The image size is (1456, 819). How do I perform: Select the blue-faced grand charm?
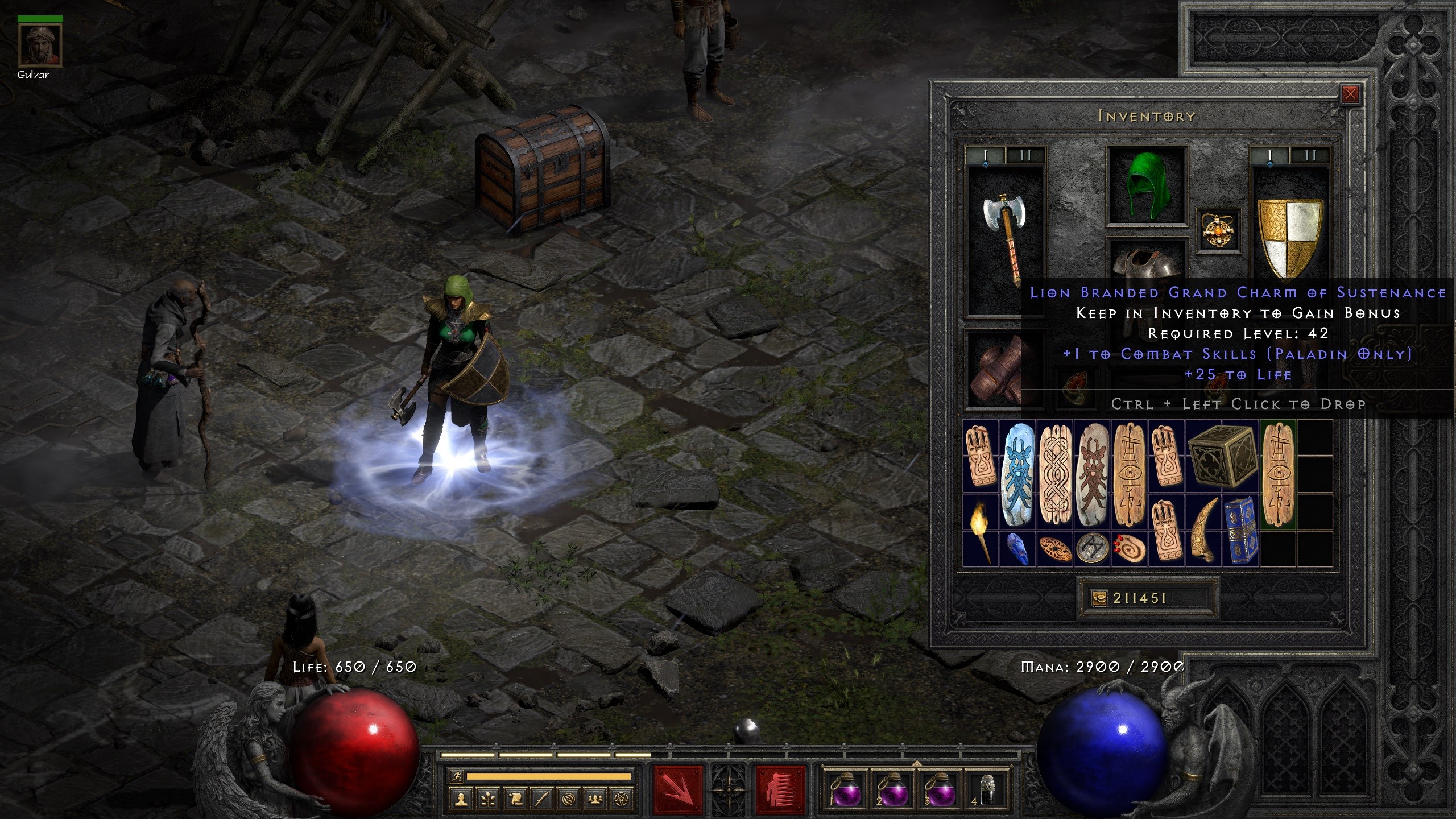(x=1018, y=475)
